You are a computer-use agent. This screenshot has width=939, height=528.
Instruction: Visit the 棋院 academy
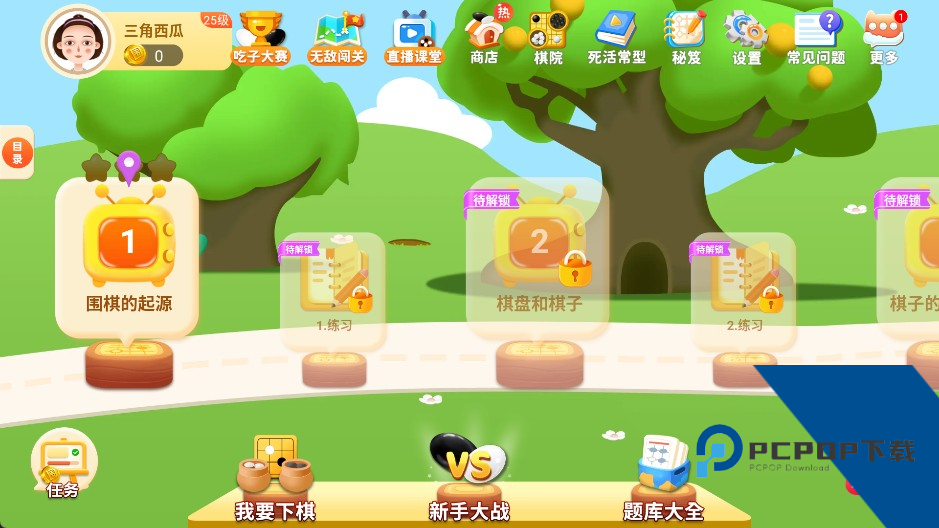pyautogui.click(x=547, y=37)
